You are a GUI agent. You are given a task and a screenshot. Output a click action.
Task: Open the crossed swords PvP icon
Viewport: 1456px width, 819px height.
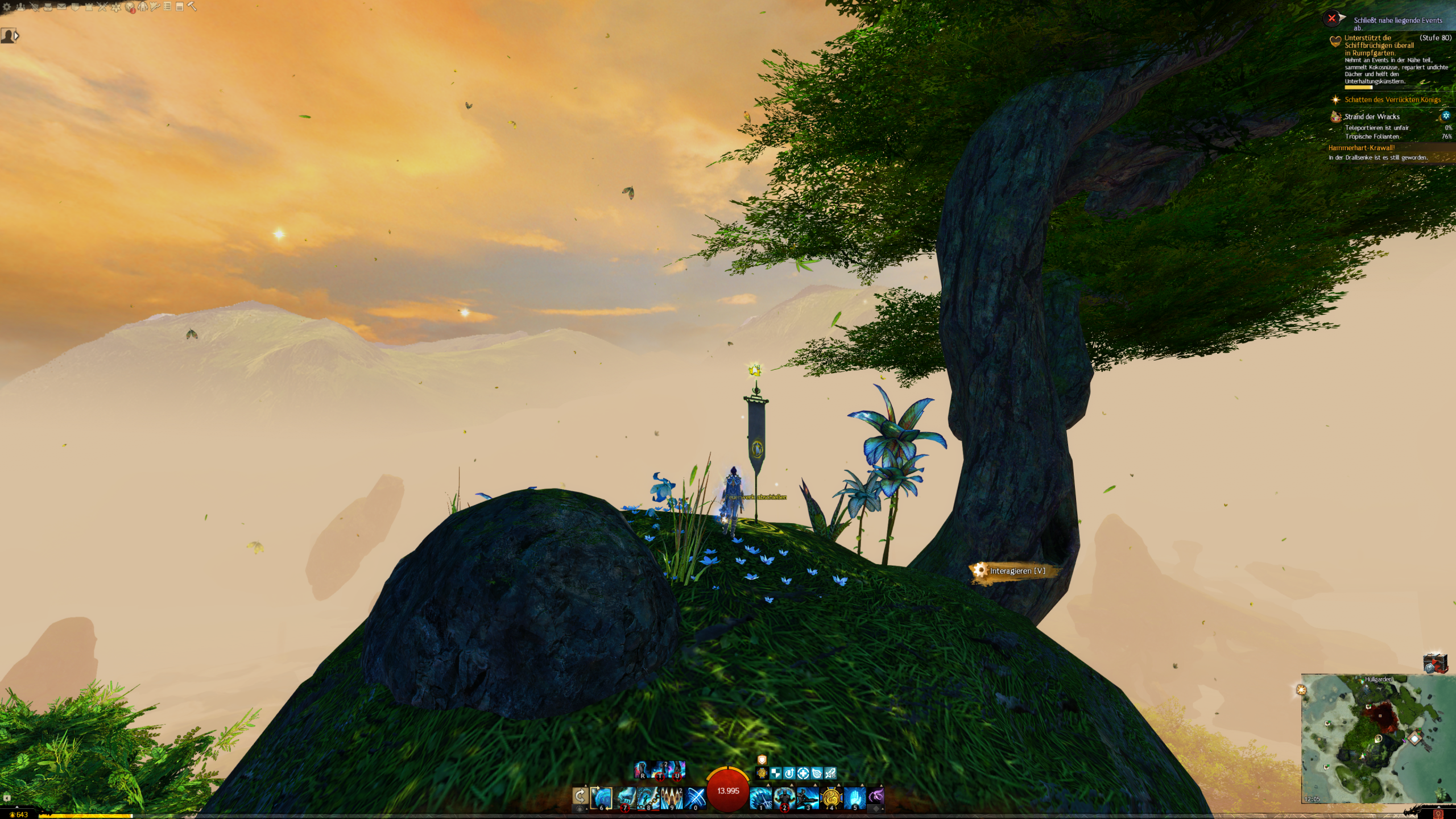pos(102,7)
